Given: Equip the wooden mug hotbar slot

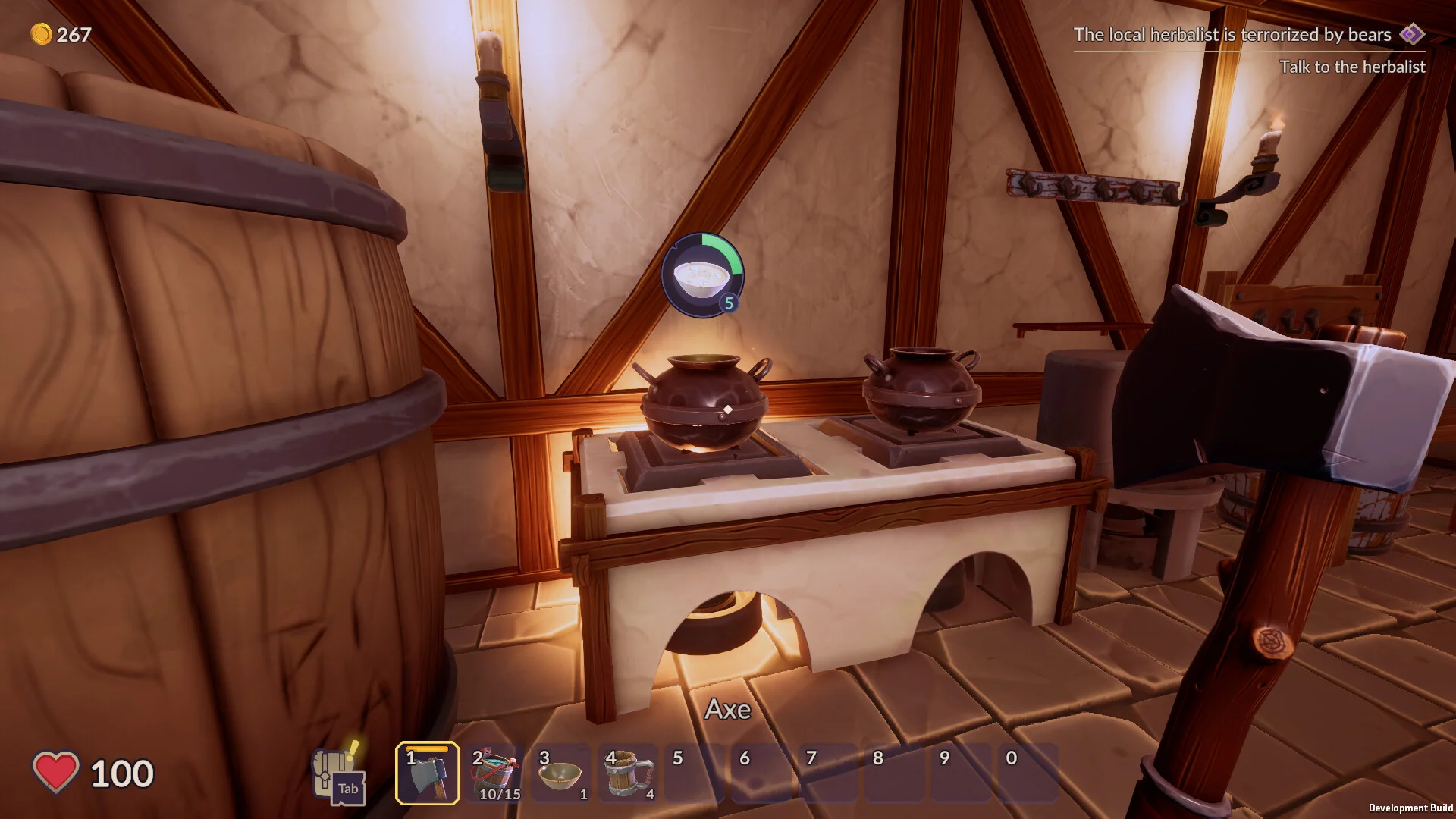Looking at the screenshot, I should tap(628, 773).
